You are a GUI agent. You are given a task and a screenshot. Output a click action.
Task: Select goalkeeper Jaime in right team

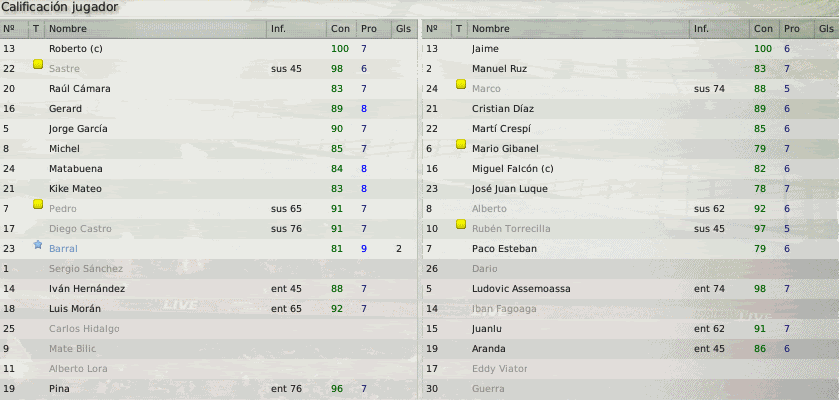pos(484,49)
